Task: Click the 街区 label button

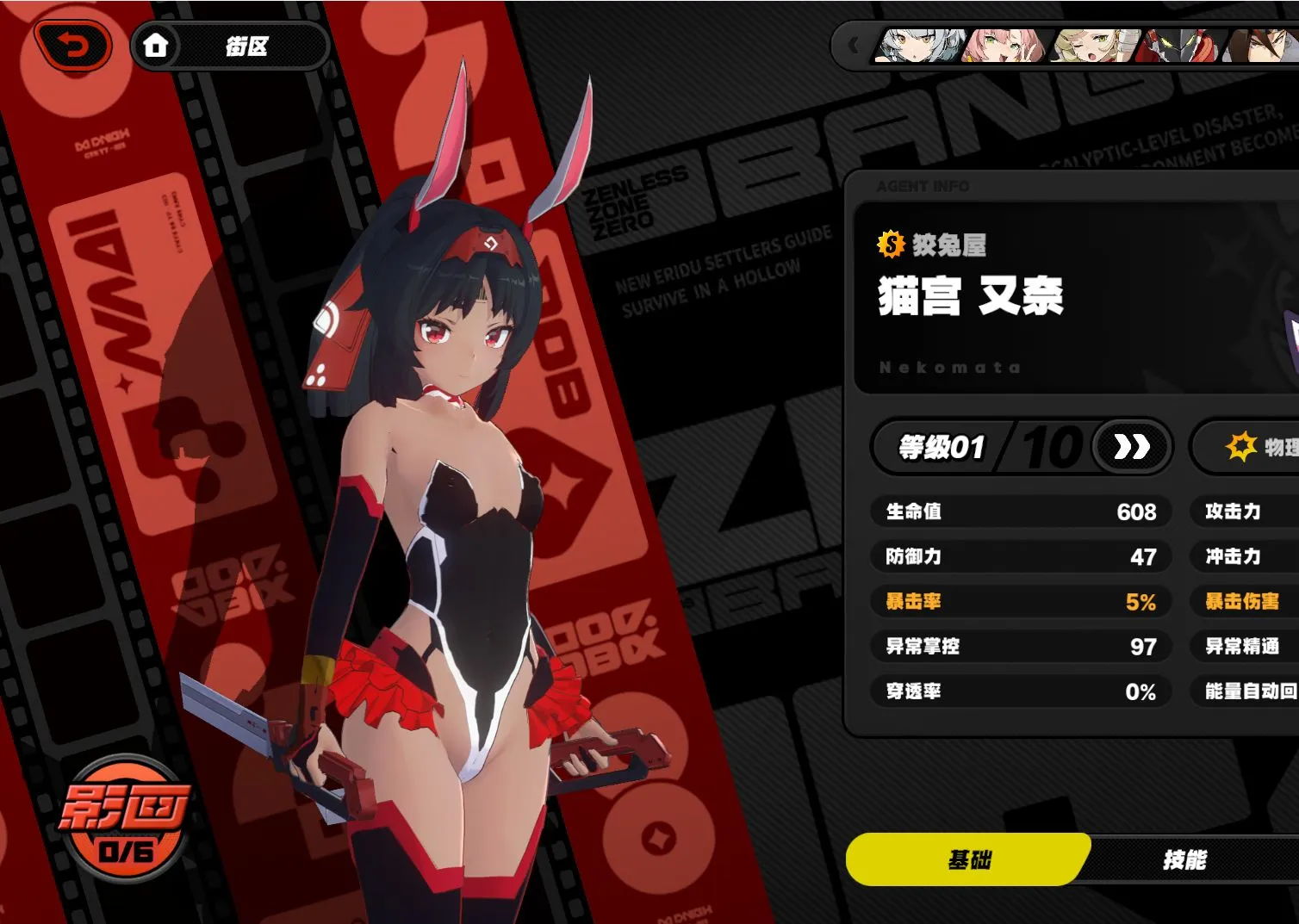Action: (247, 47)
